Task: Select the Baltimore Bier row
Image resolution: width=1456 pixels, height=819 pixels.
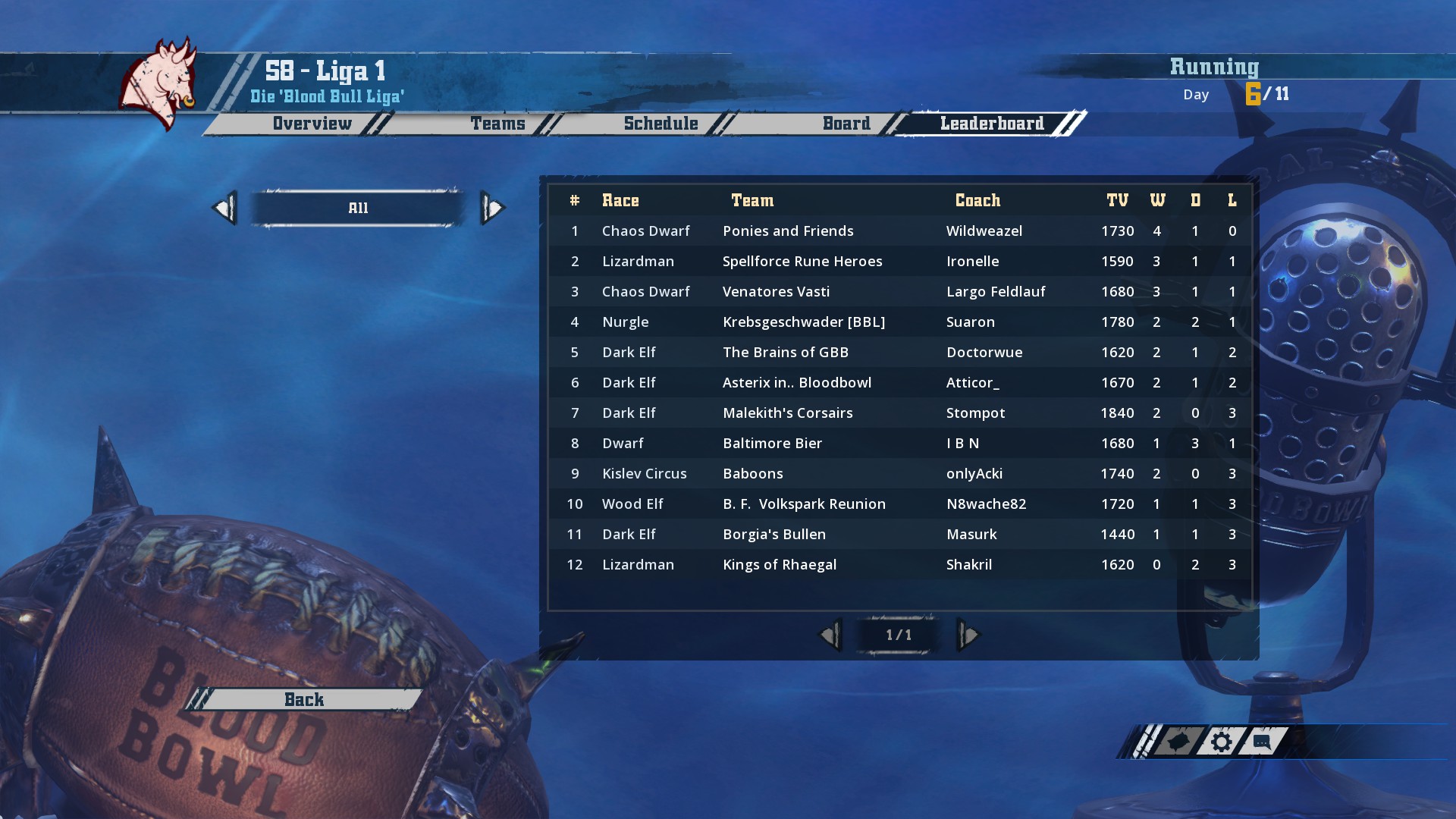Action: (772, 443)
